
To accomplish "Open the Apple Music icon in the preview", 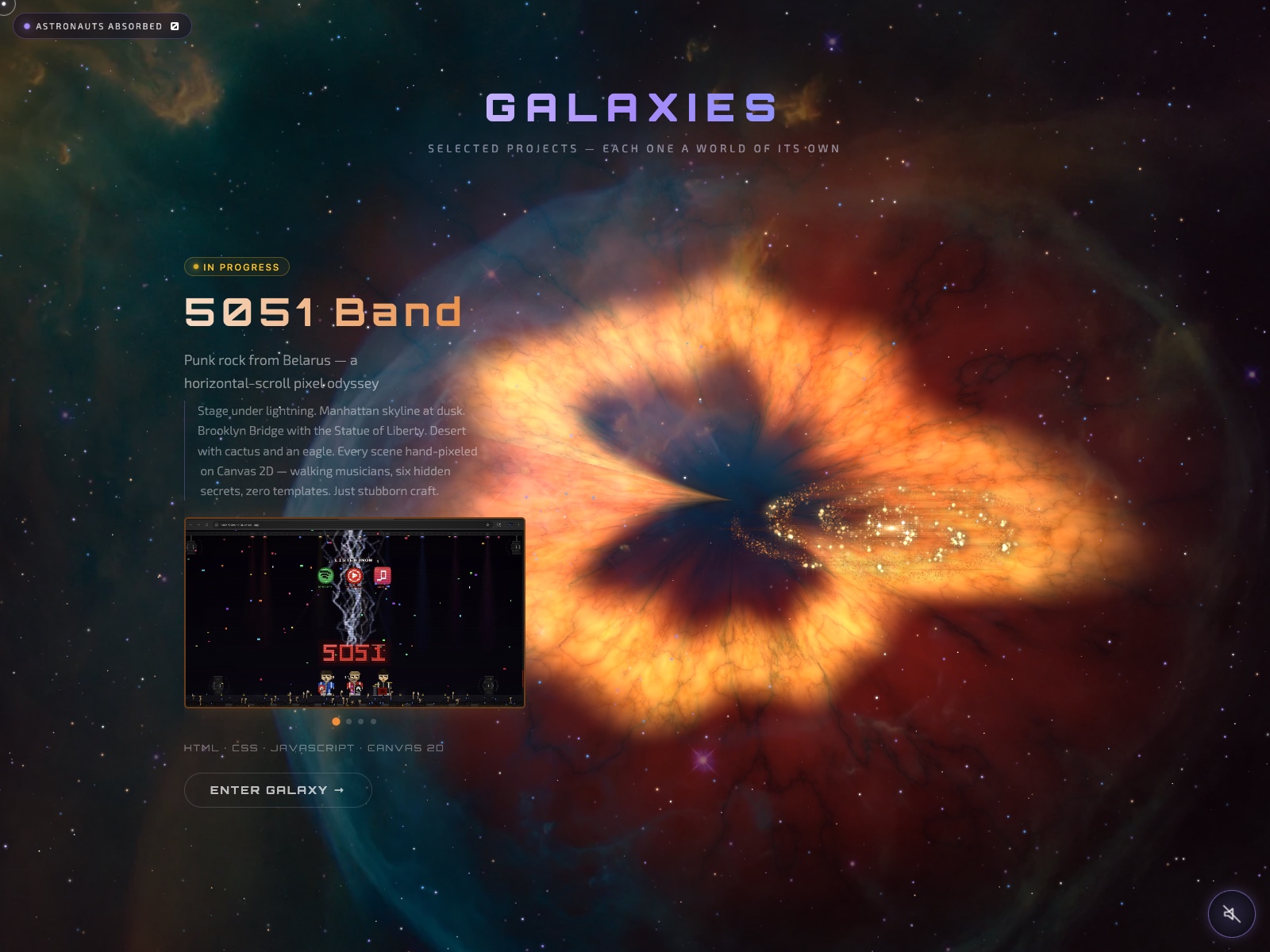I will (382, 576).
